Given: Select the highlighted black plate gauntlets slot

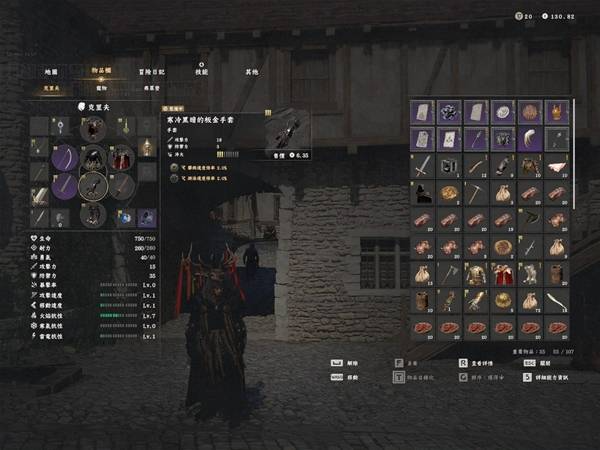Looking at the screenshot, I should [93, 185].
